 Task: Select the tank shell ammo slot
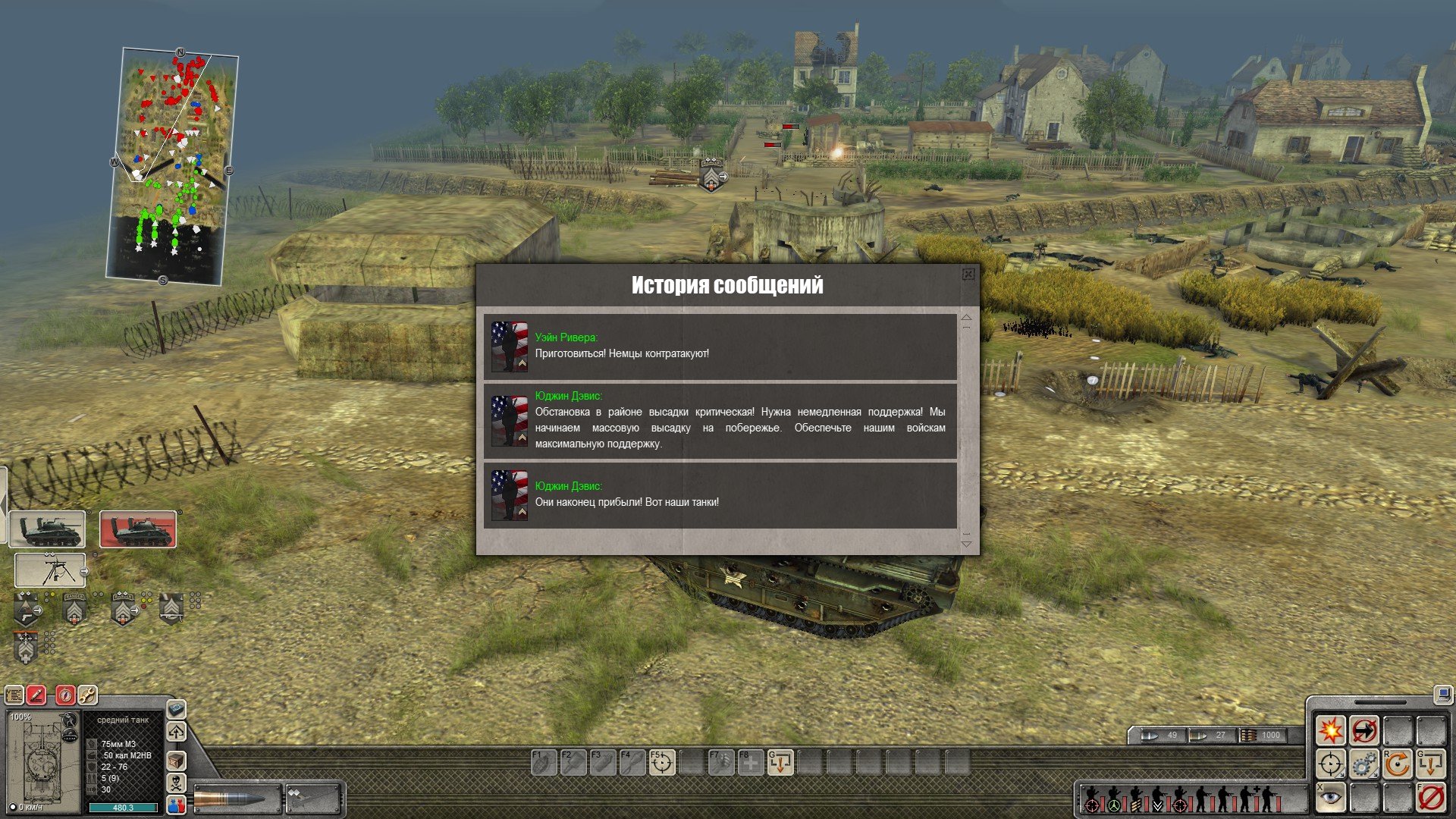pyautogui.click(x=237, y=799)
